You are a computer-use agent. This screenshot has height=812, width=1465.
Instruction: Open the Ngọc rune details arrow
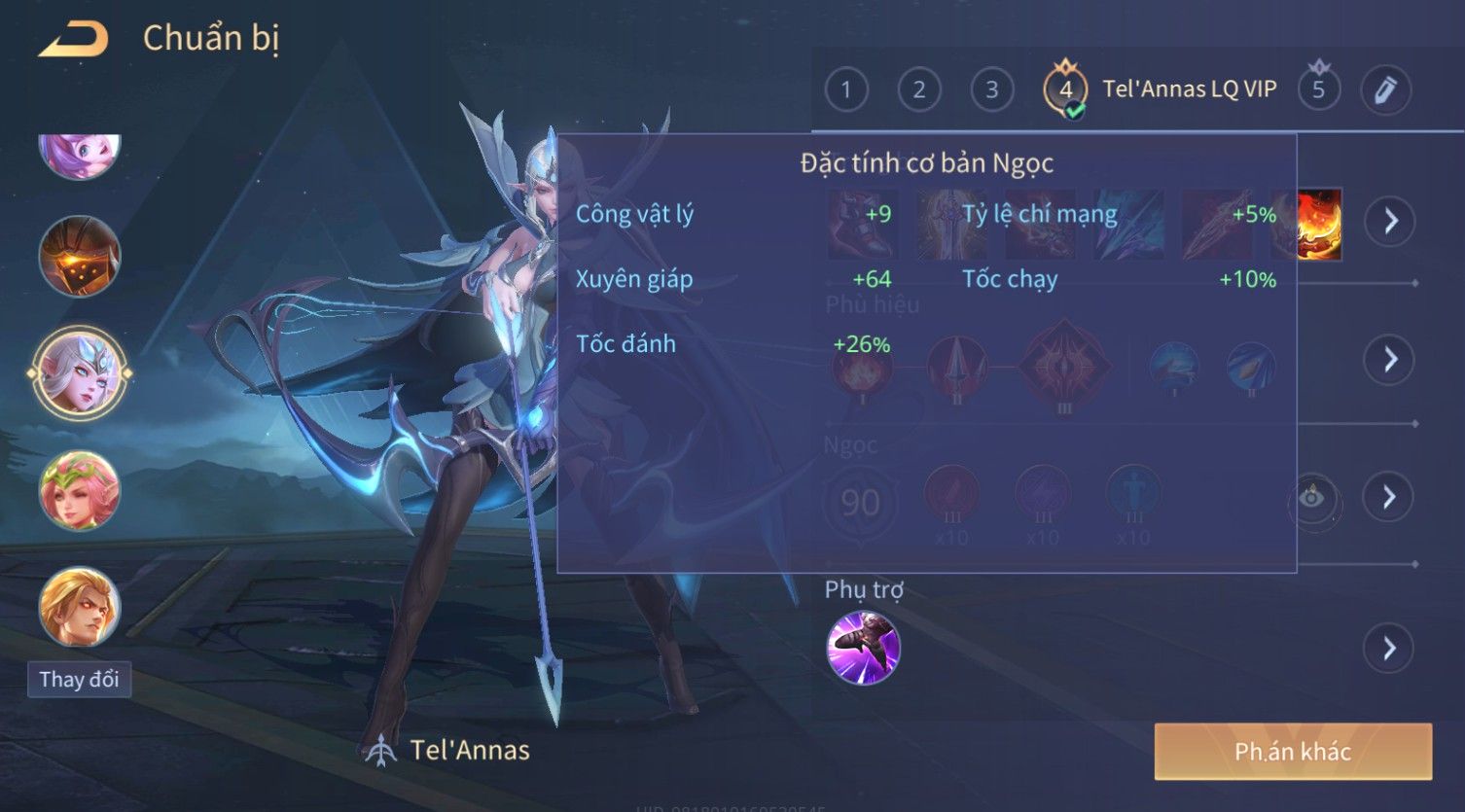click(x=1389, y=498)
